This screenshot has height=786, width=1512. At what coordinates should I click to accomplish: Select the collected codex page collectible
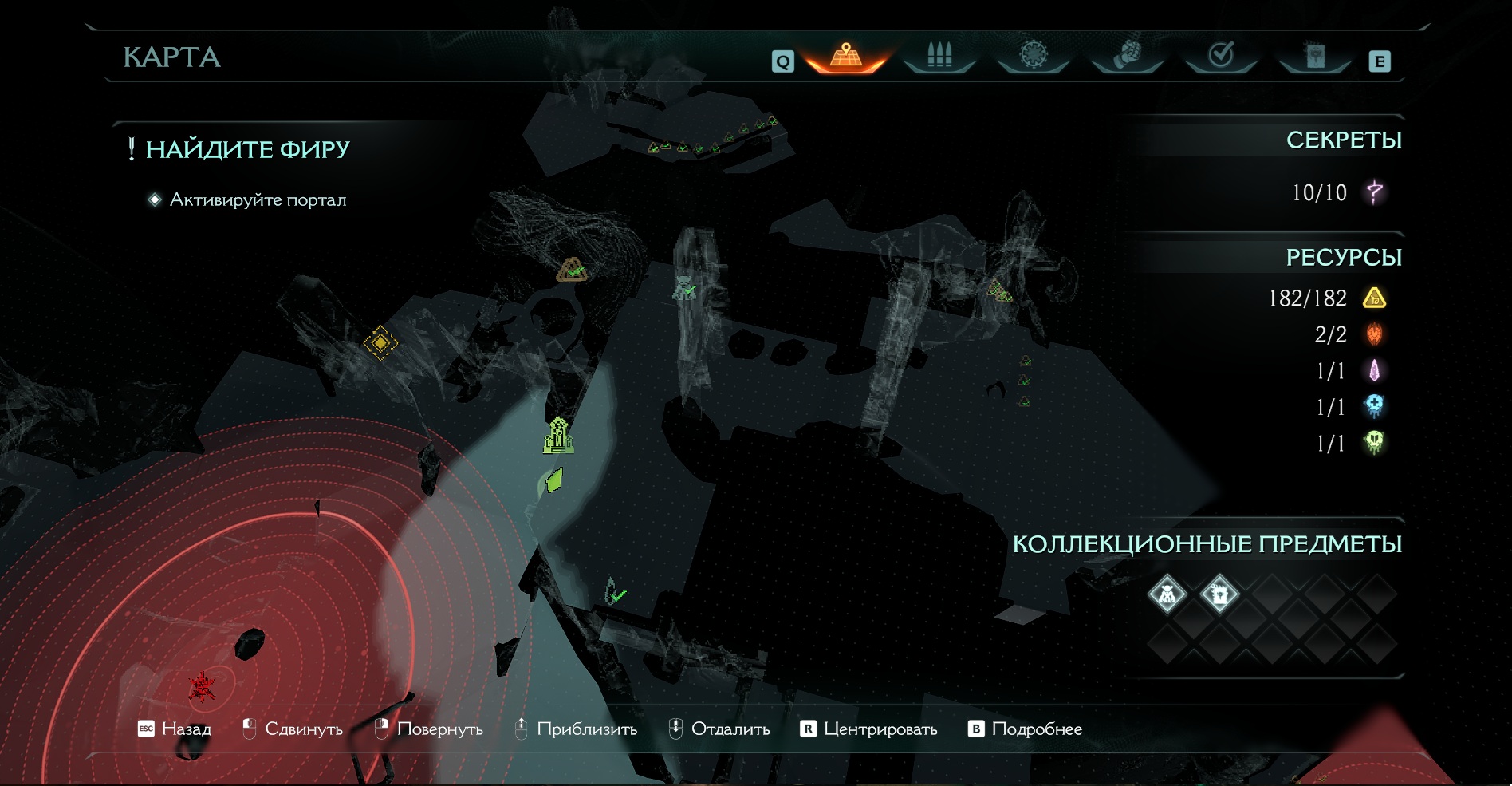point(1219,594)
